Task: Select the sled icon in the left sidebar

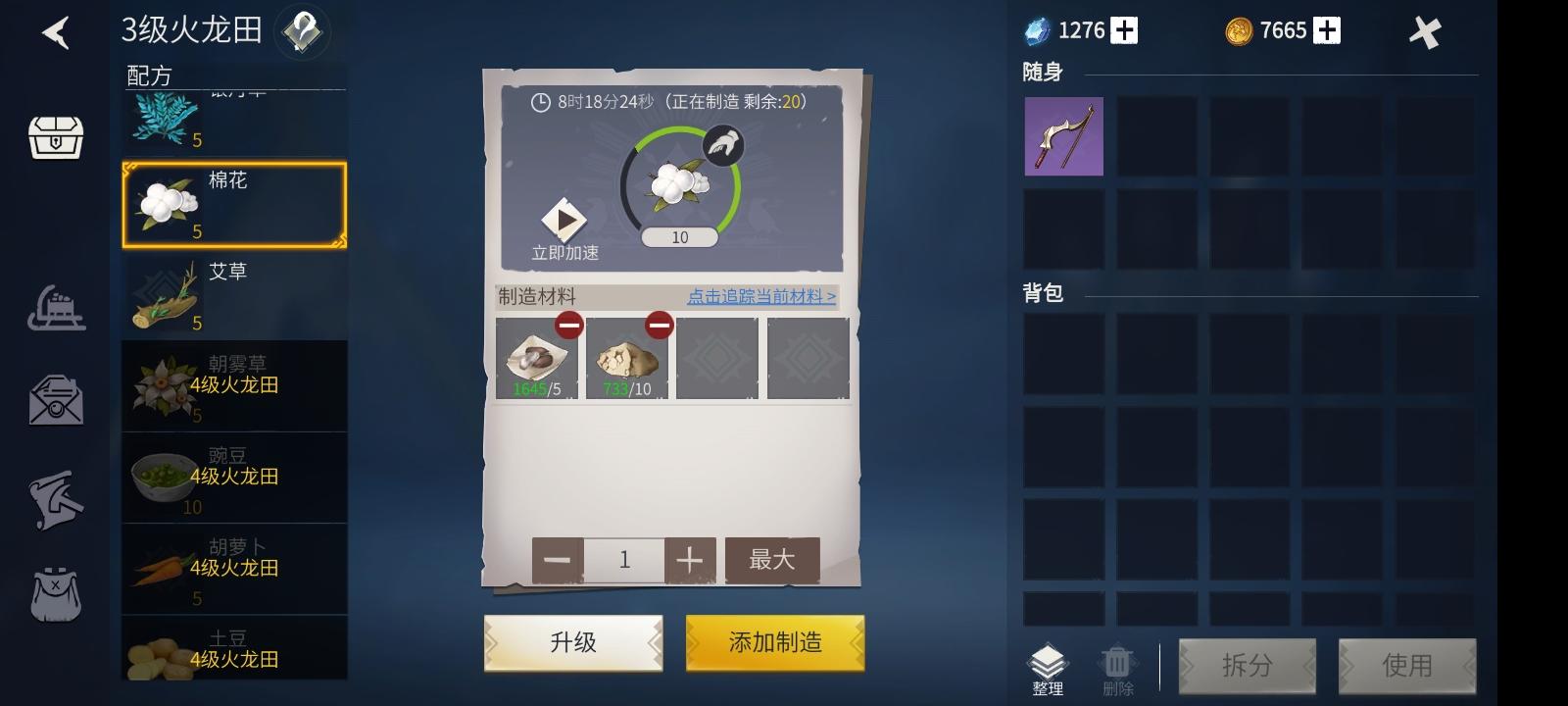Action: click(x=56, y=309)
